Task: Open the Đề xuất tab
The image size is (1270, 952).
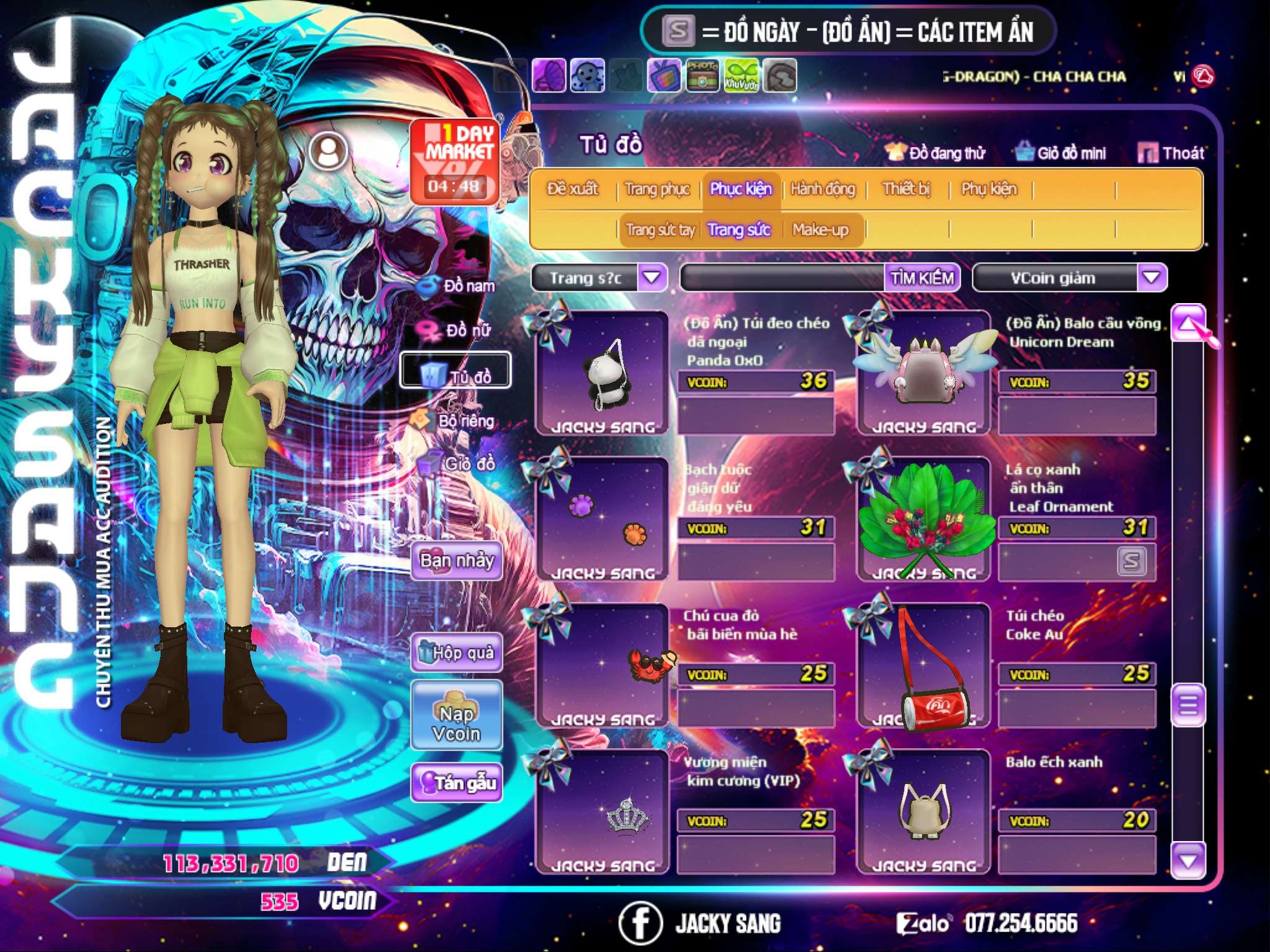Action: (x=572, y=189)
